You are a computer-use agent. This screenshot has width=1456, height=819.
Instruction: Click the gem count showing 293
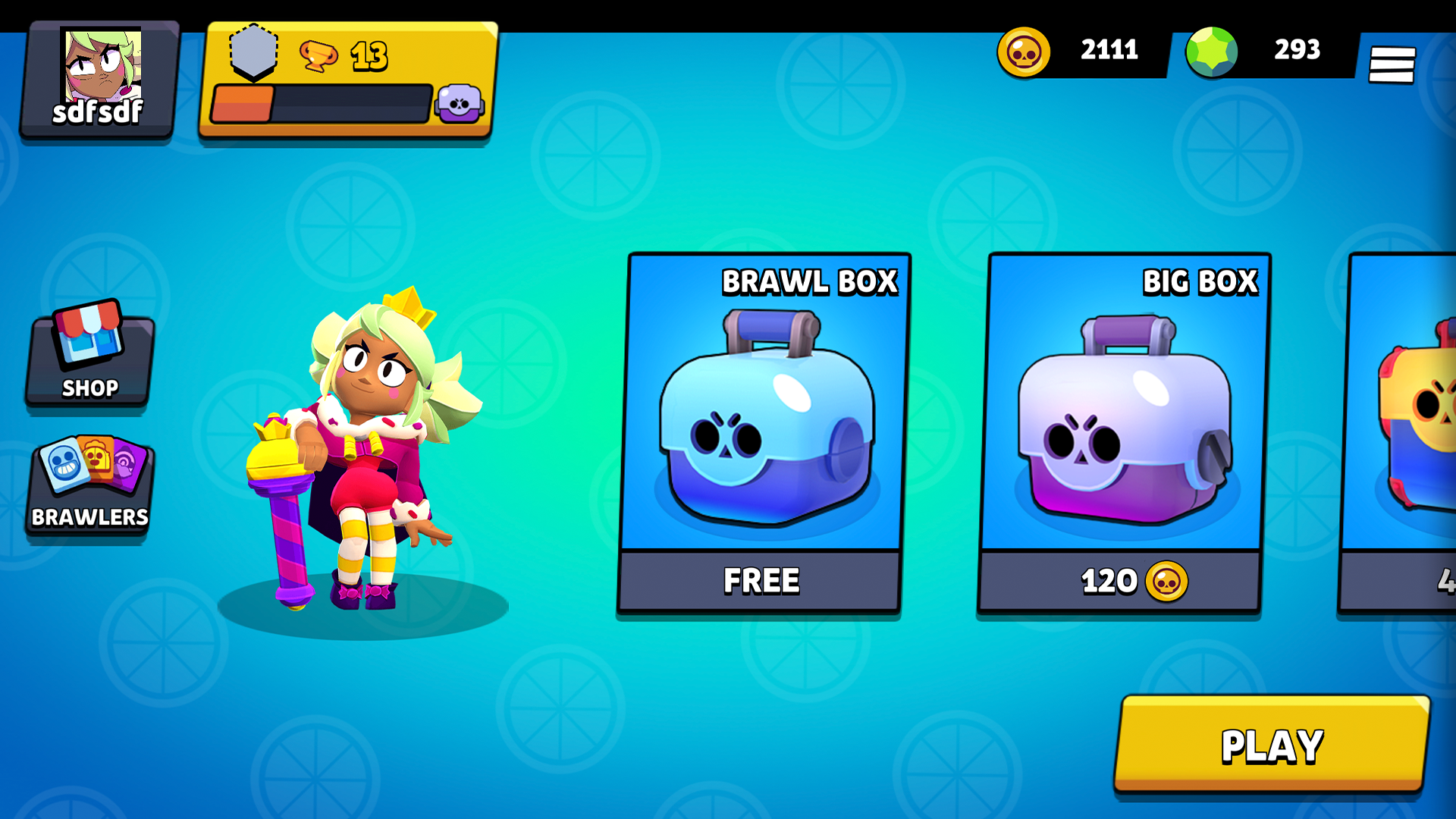tap(1295, 51)
